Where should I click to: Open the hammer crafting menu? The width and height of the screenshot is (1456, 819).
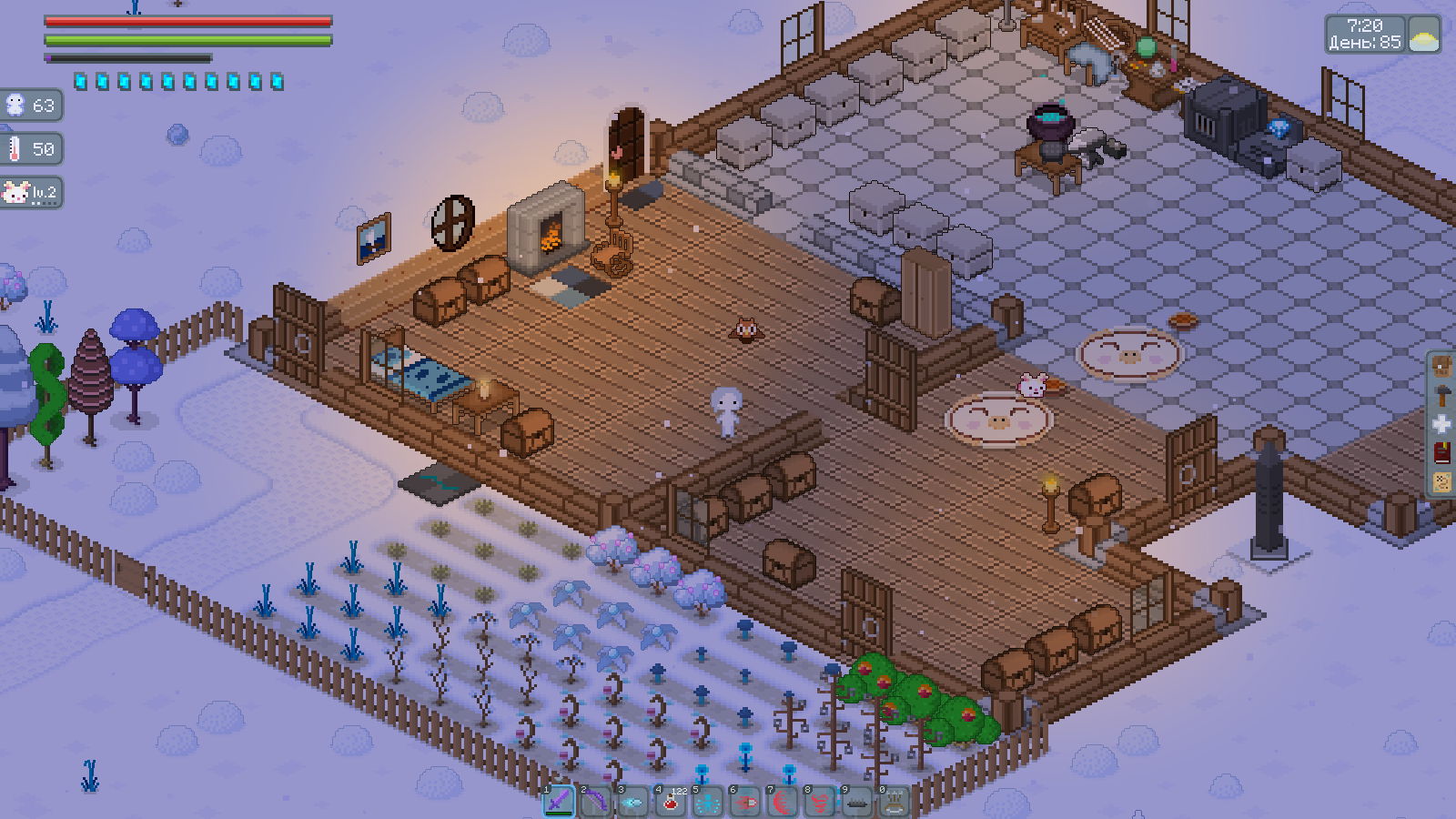click(1442, 395)
